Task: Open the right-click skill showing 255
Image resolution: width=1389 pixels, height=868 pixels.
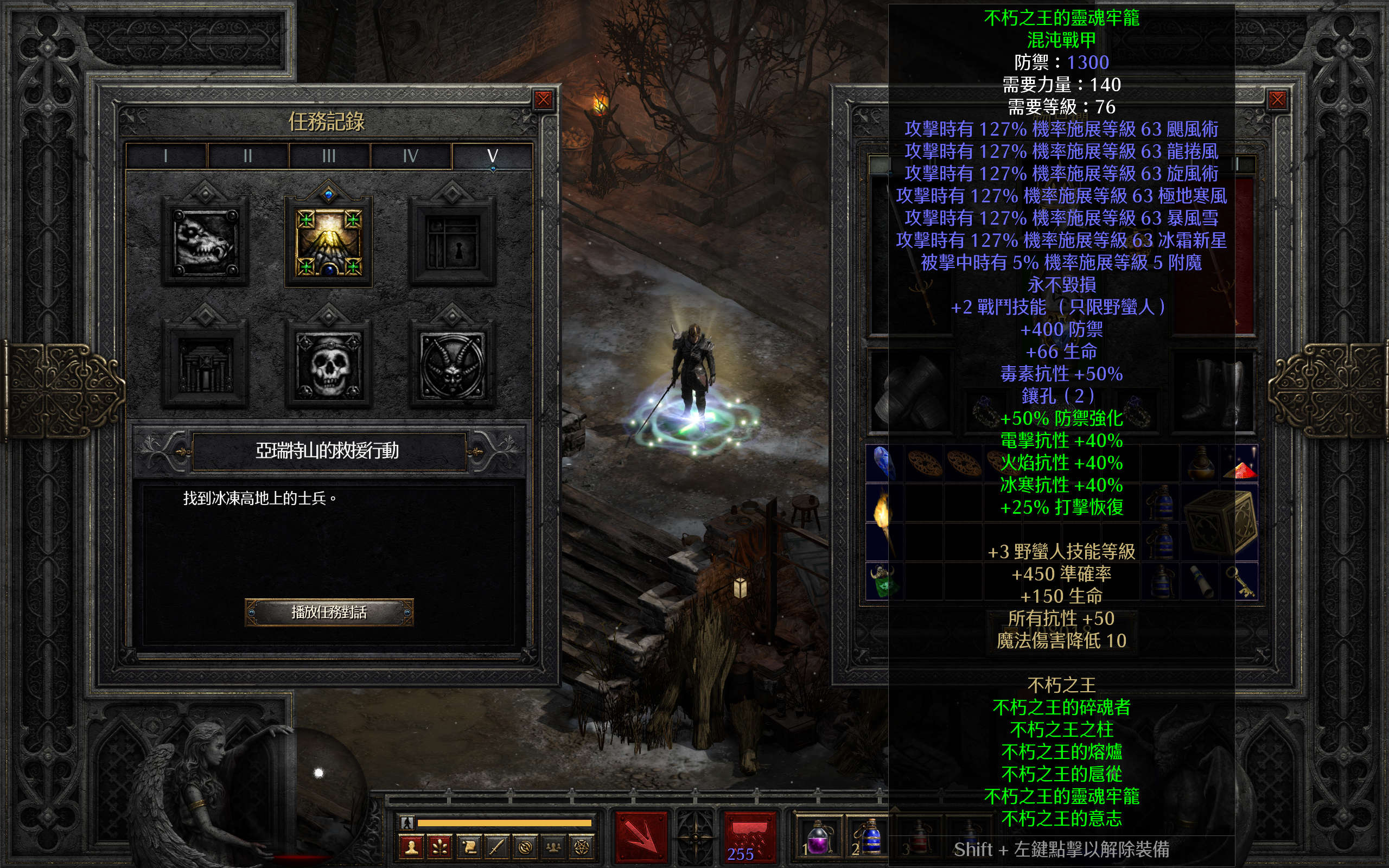Action: [748, 837]
